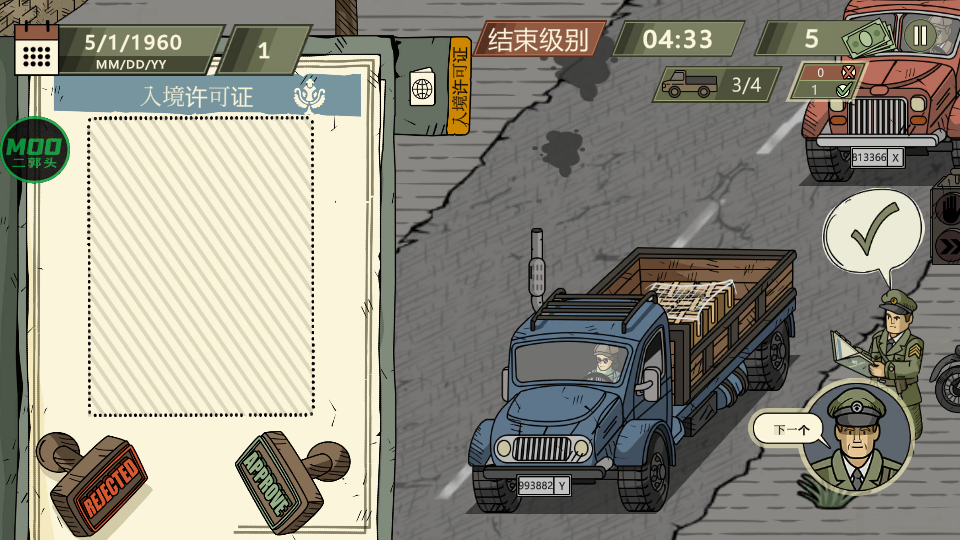The height and width of the screenshot is (540, 960).
Task: Pause the game with the pause button
Action: [919, 37]
